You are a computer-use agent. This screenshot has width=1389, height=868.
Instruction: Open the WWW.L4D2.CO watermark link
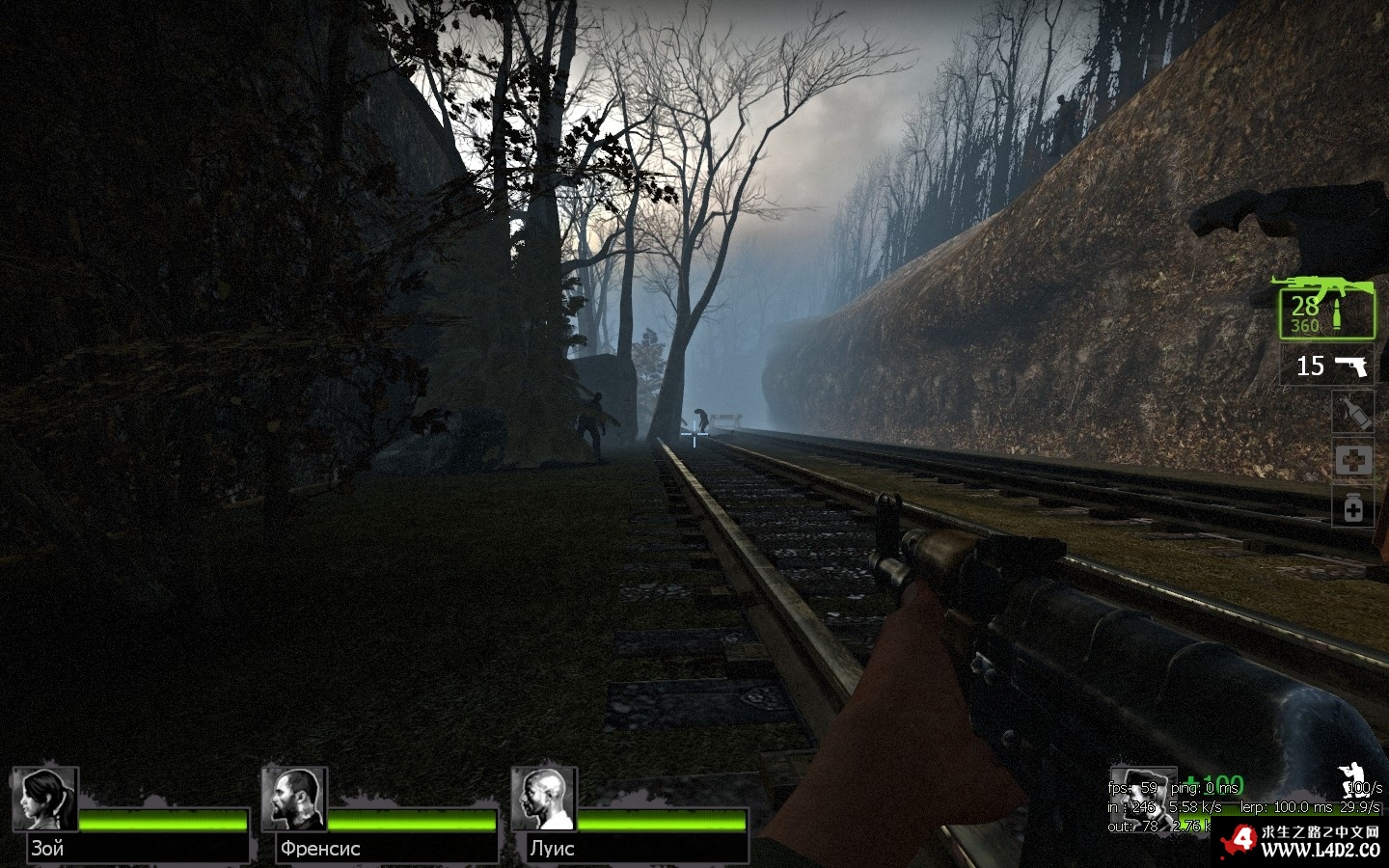[1320, 850]
